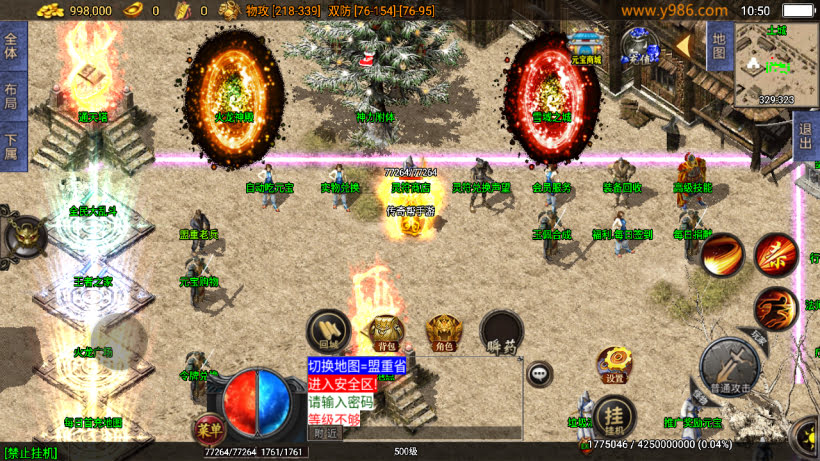The width and height of the screenshot is (820, 461).
Task: Open the 背包 backpack
Action: (x=386, y=333)
